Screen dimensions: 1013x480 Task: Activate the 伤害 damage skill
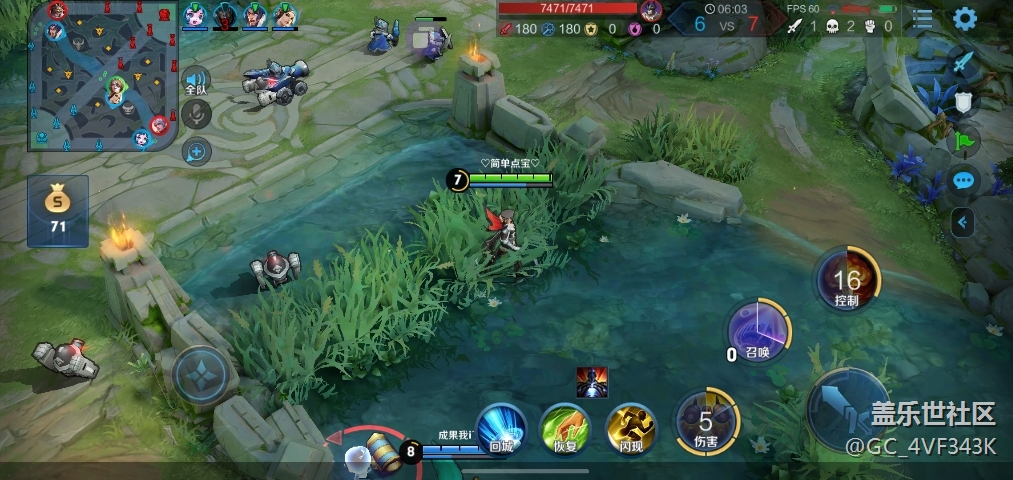706,421
